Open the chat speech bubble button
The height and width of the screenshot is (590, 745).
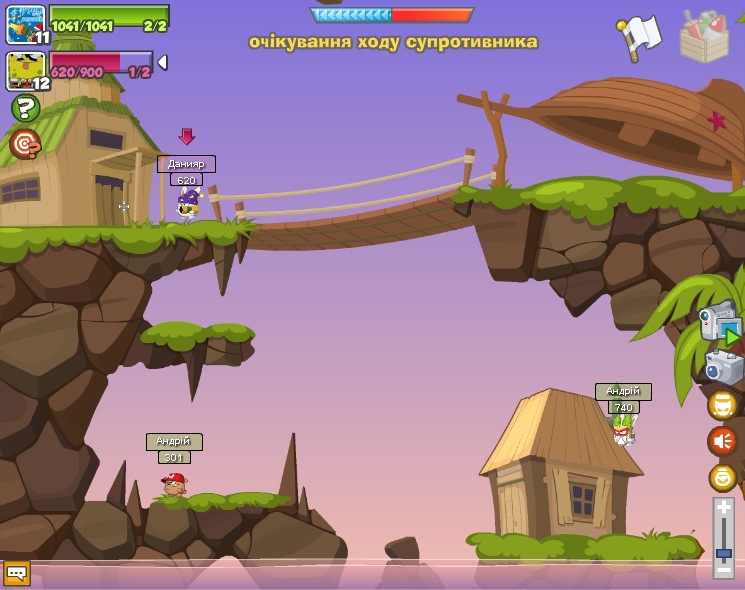pyautogui.click(x=17, y=572)
